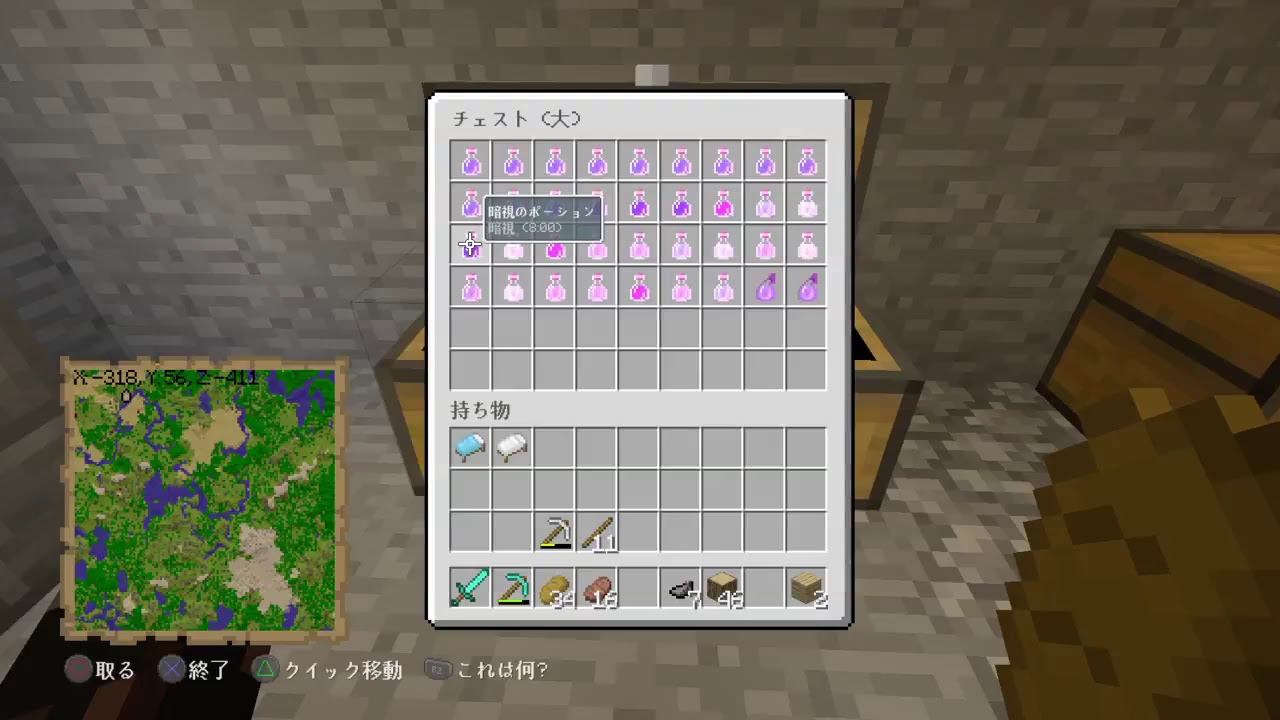Pick up the diamond sword from the hotbar
The width and height of the screenshot is (1280, 720).
point(470,588)
